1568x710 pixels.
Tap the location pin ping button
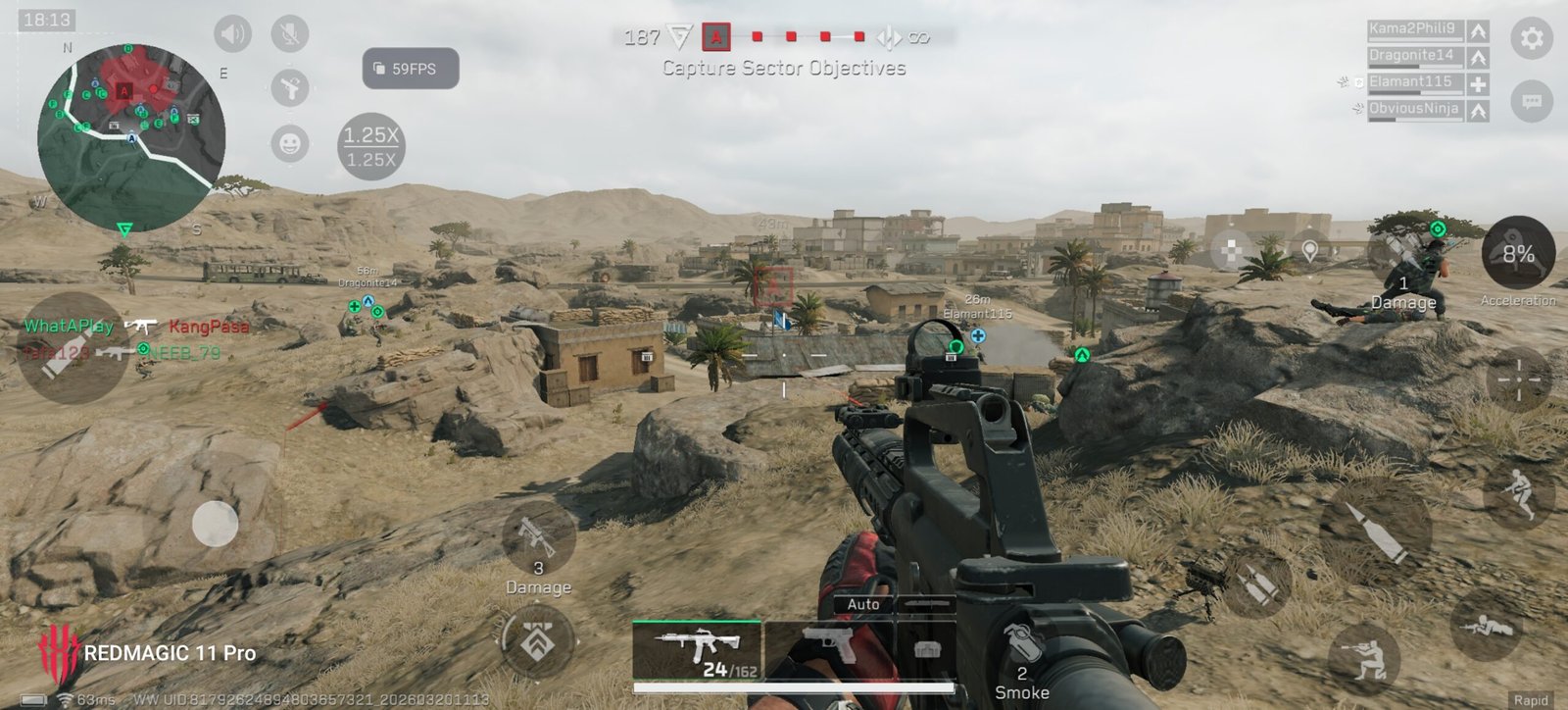[x=1309, y=251]
